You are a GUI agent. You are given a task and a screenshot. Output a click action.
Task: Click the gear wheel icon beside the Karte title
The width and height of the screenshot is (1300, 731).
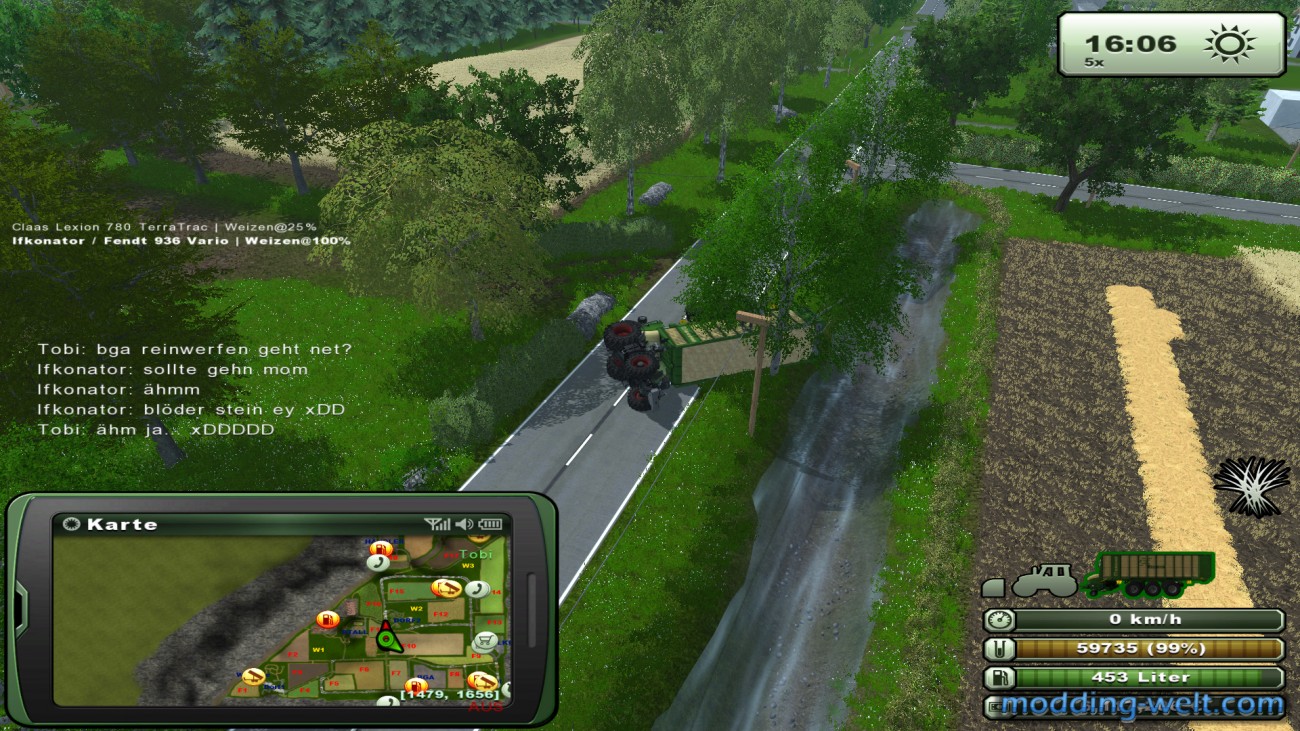(70, 523)
